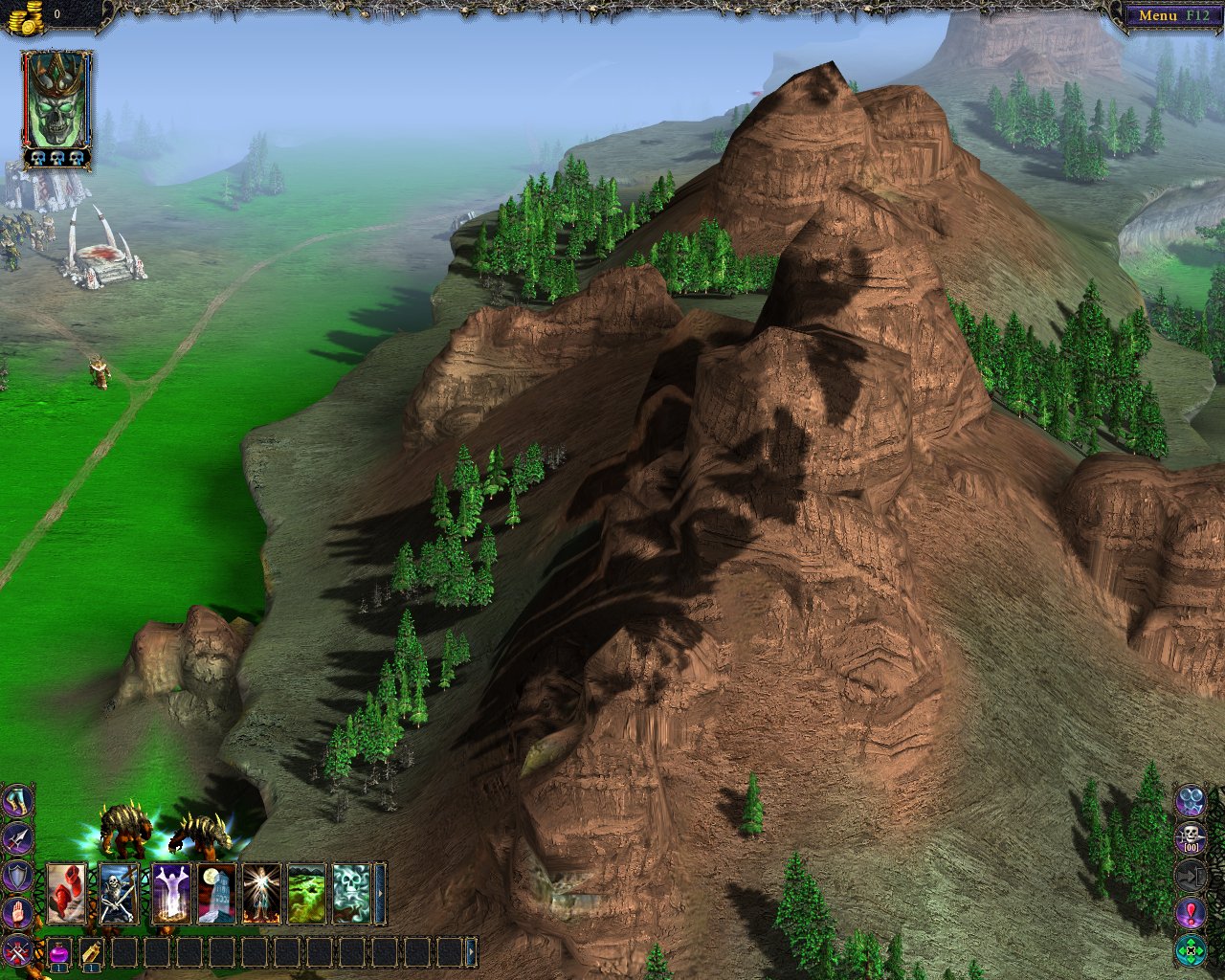Select the purple ghost spell card

(170, 893)
